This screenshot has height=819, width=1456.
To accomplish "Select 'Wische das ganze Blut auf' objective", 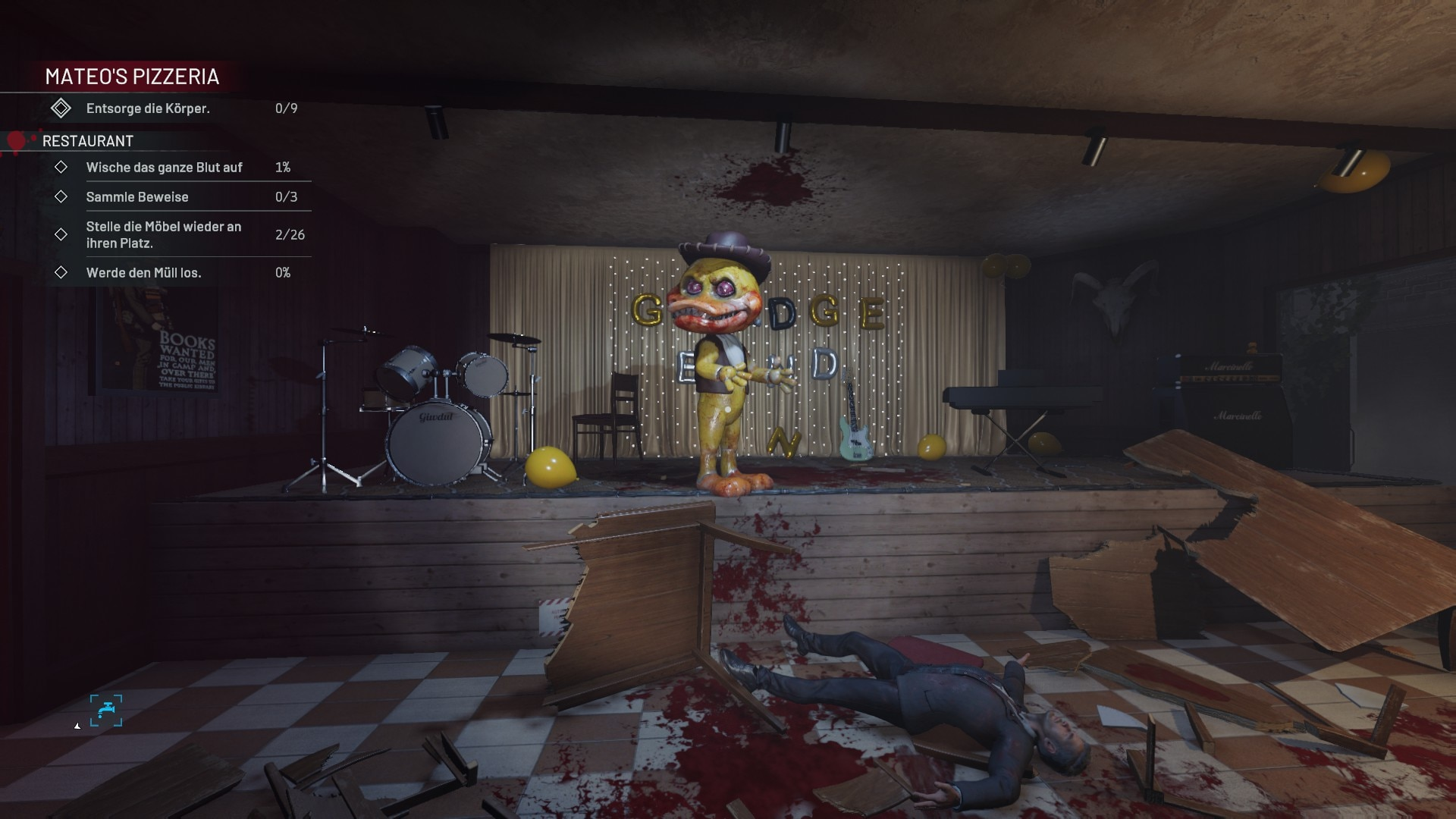I will (x=164, y=168).
